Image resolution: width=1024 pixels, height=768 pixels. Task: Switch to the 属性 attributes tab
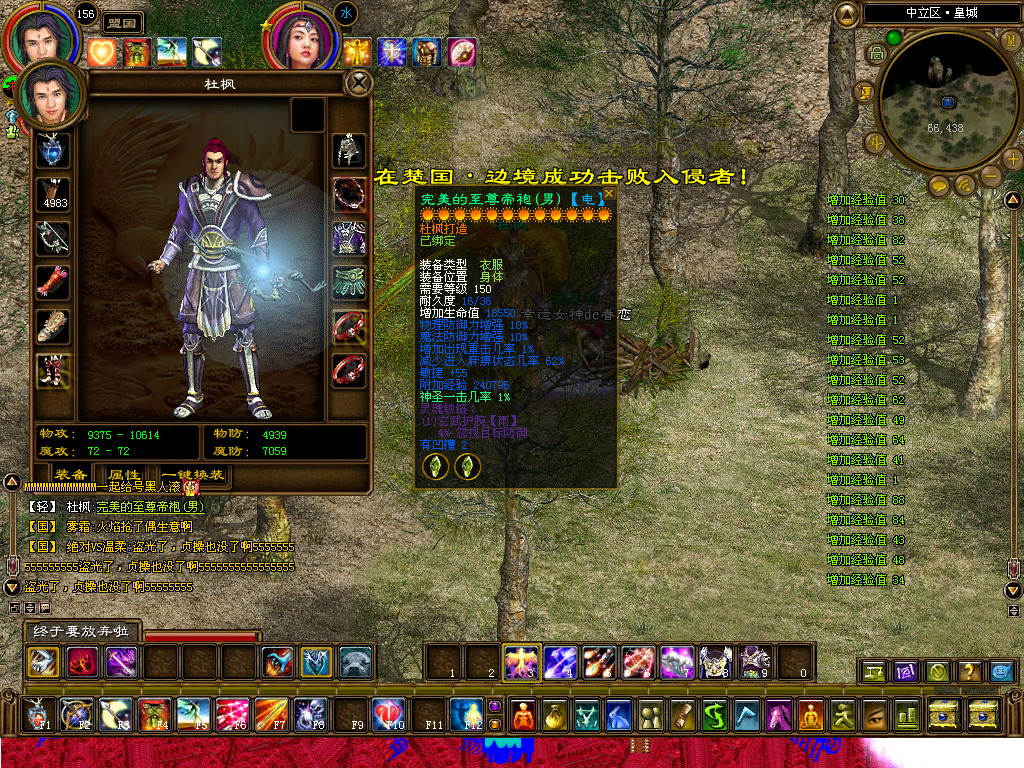pyautogui.click(x=124, y=475)
